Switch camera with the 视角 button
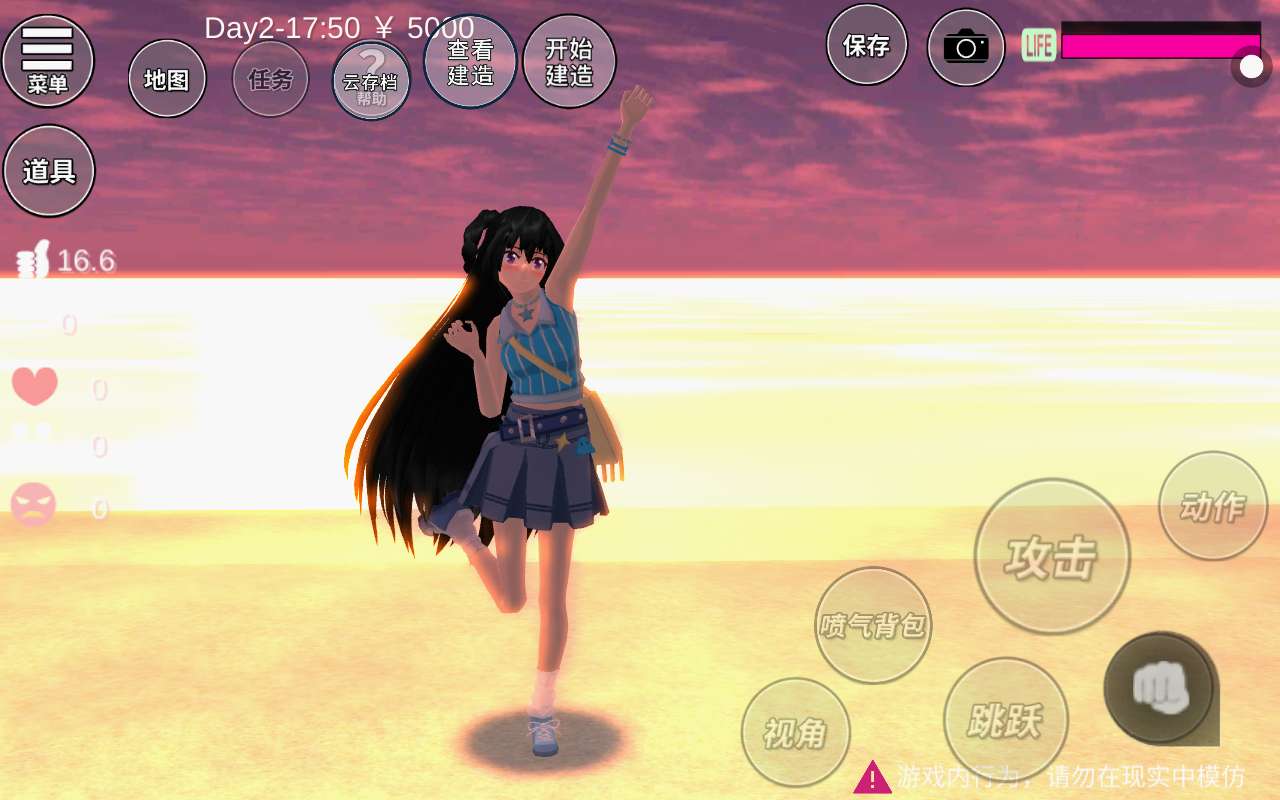Screen dimensions: 1280x800 796,733
